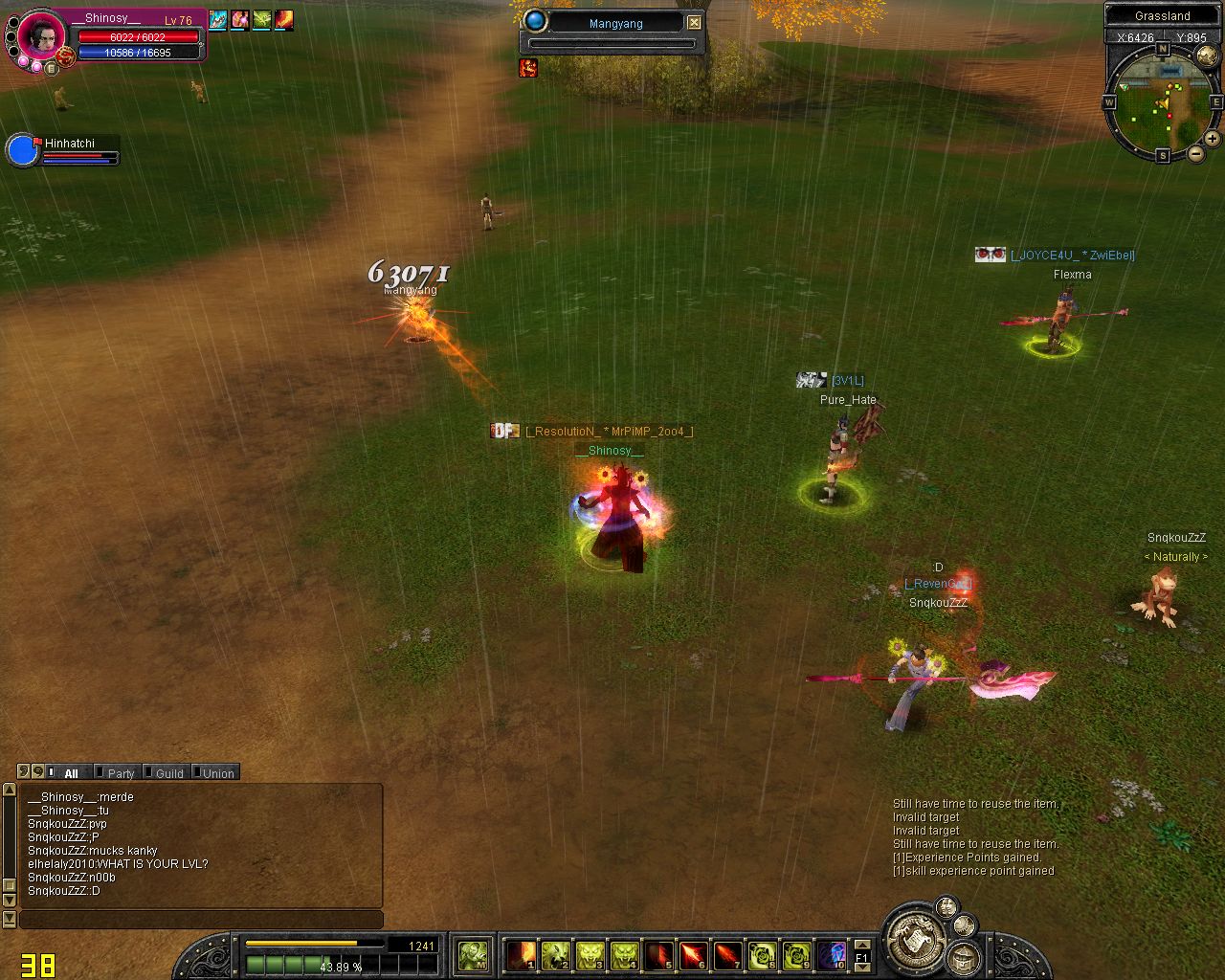Select the All chat tab
This screenshot has height=980, width=1225.
pyautogui.click(x=70, y=773)
